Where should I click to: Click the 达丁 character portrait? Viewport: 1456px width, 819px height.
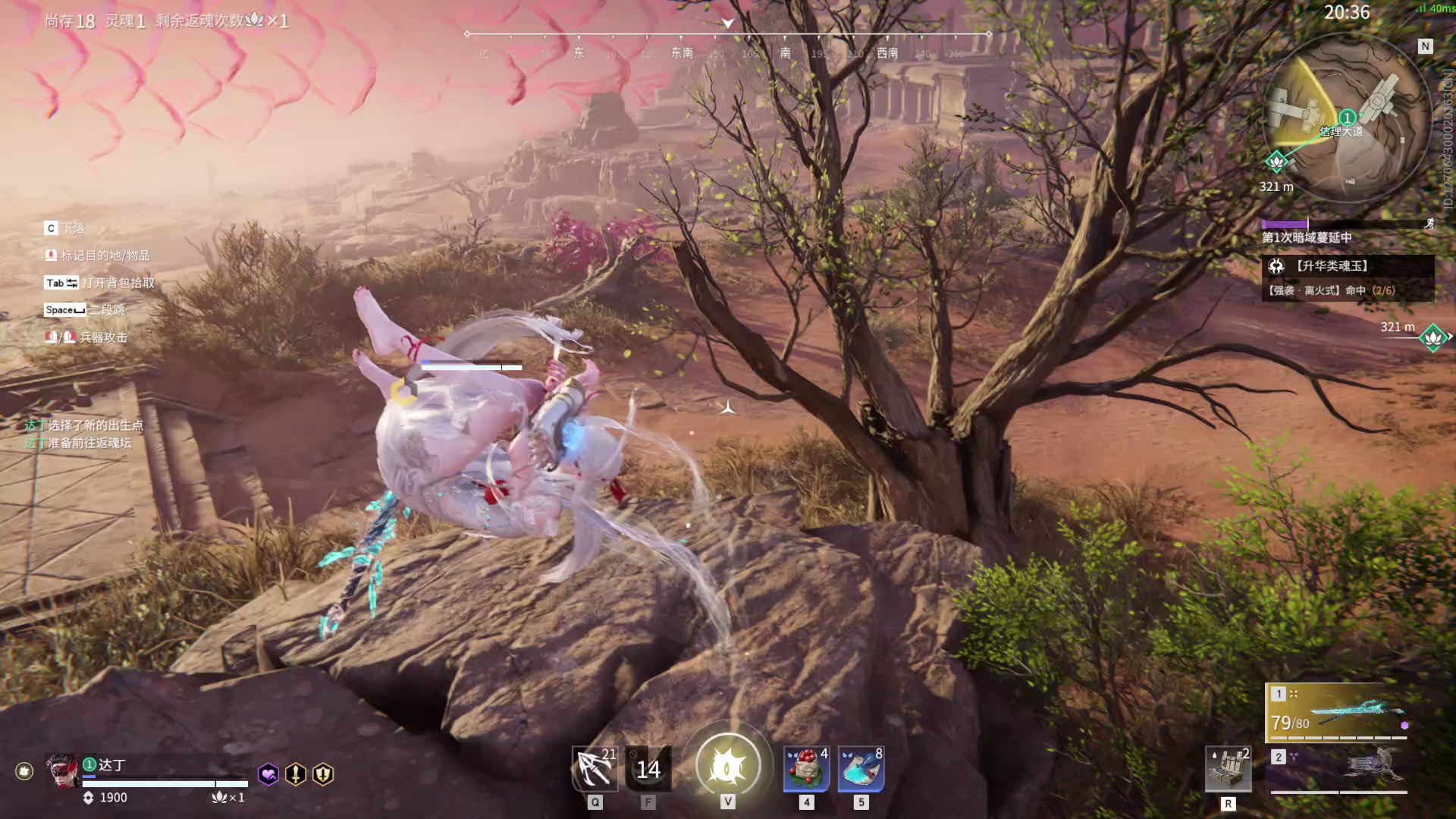point(62,771)
